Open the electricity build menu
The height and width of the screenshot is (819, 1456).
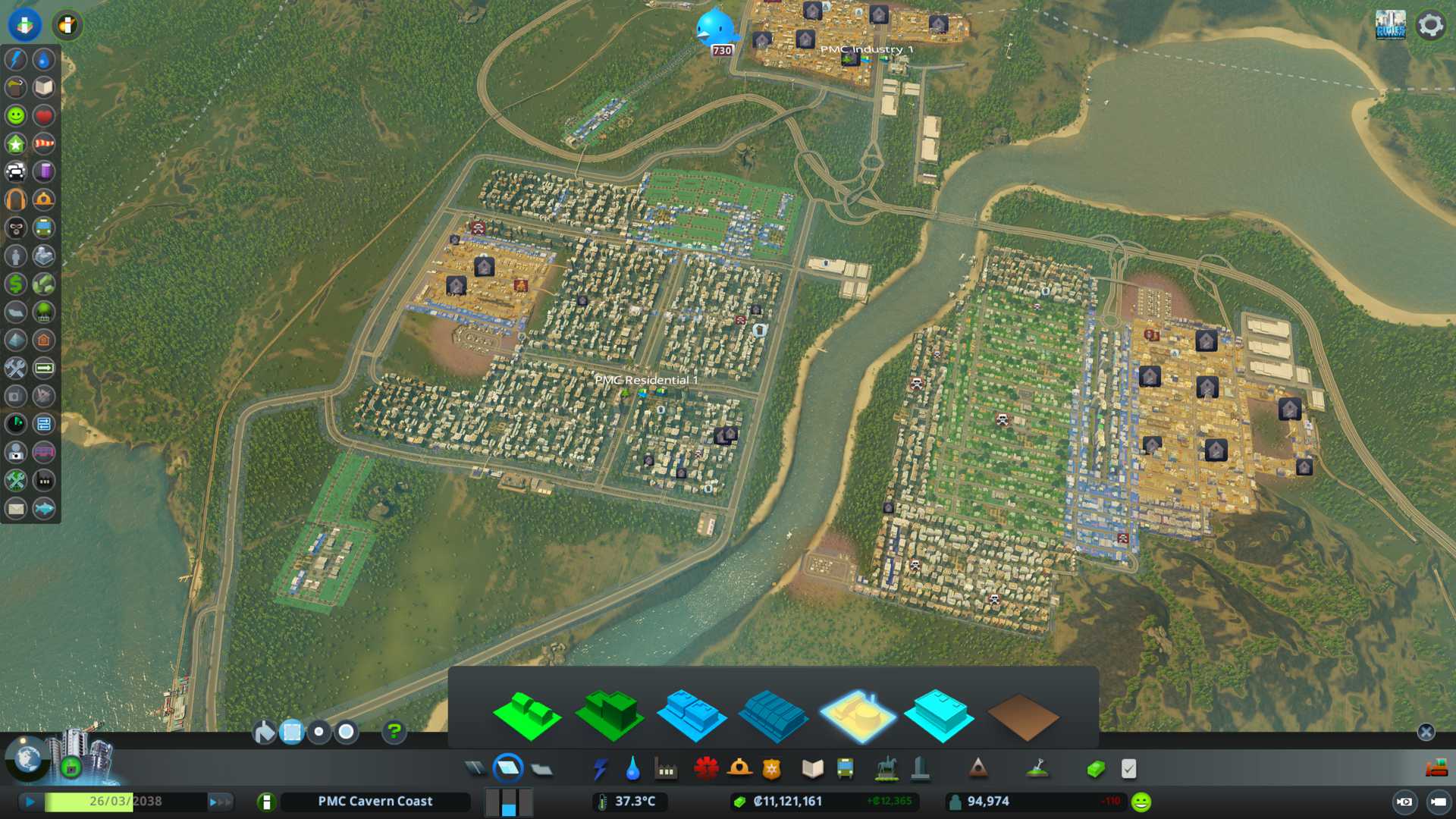coord(600,769)
